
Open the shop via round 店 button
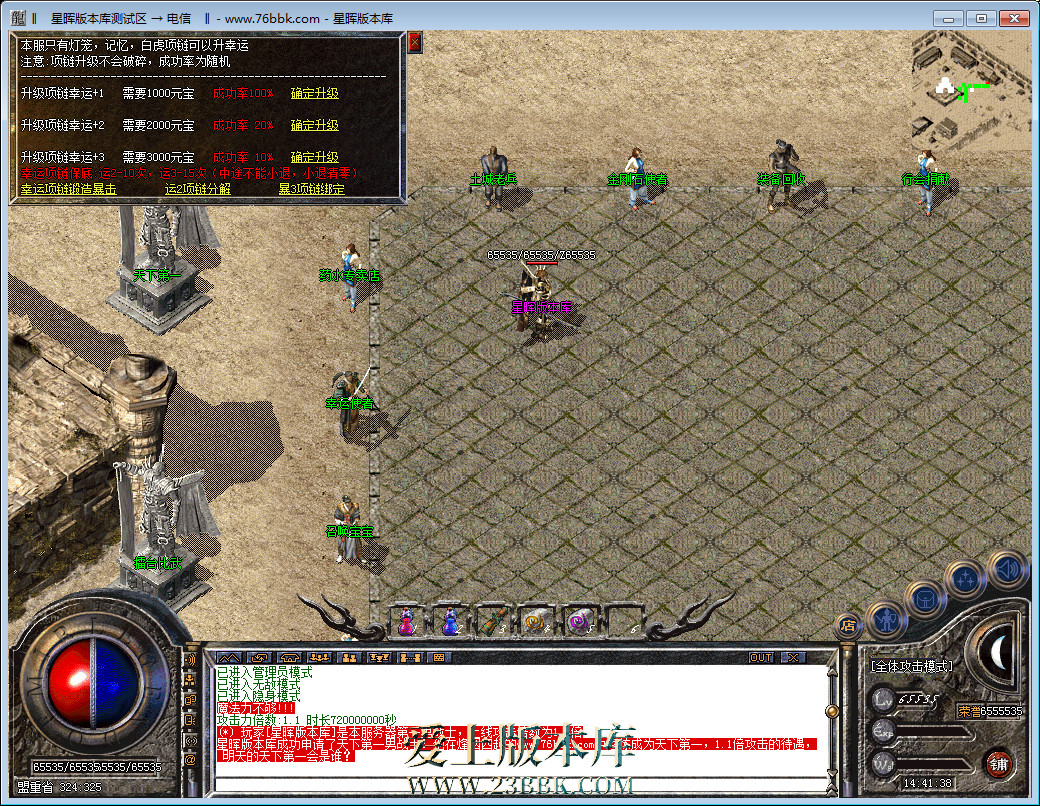[x=847, y=626]
